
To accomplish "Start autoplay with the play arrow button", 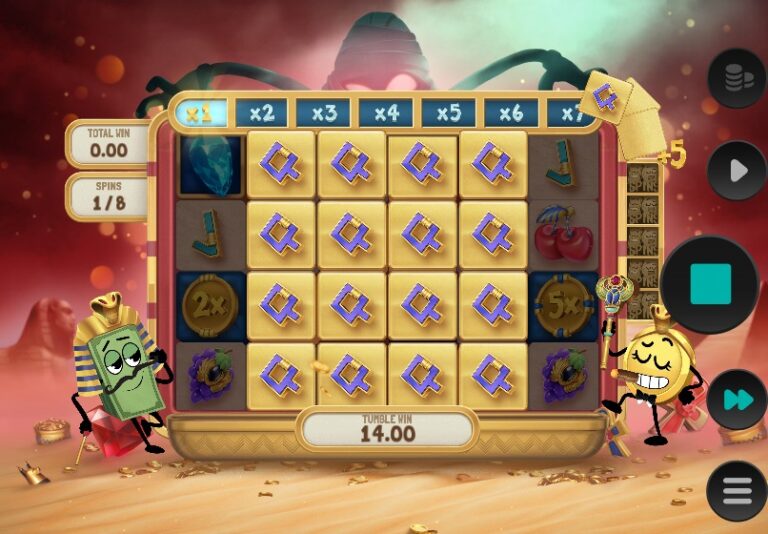I will point(737,171).
